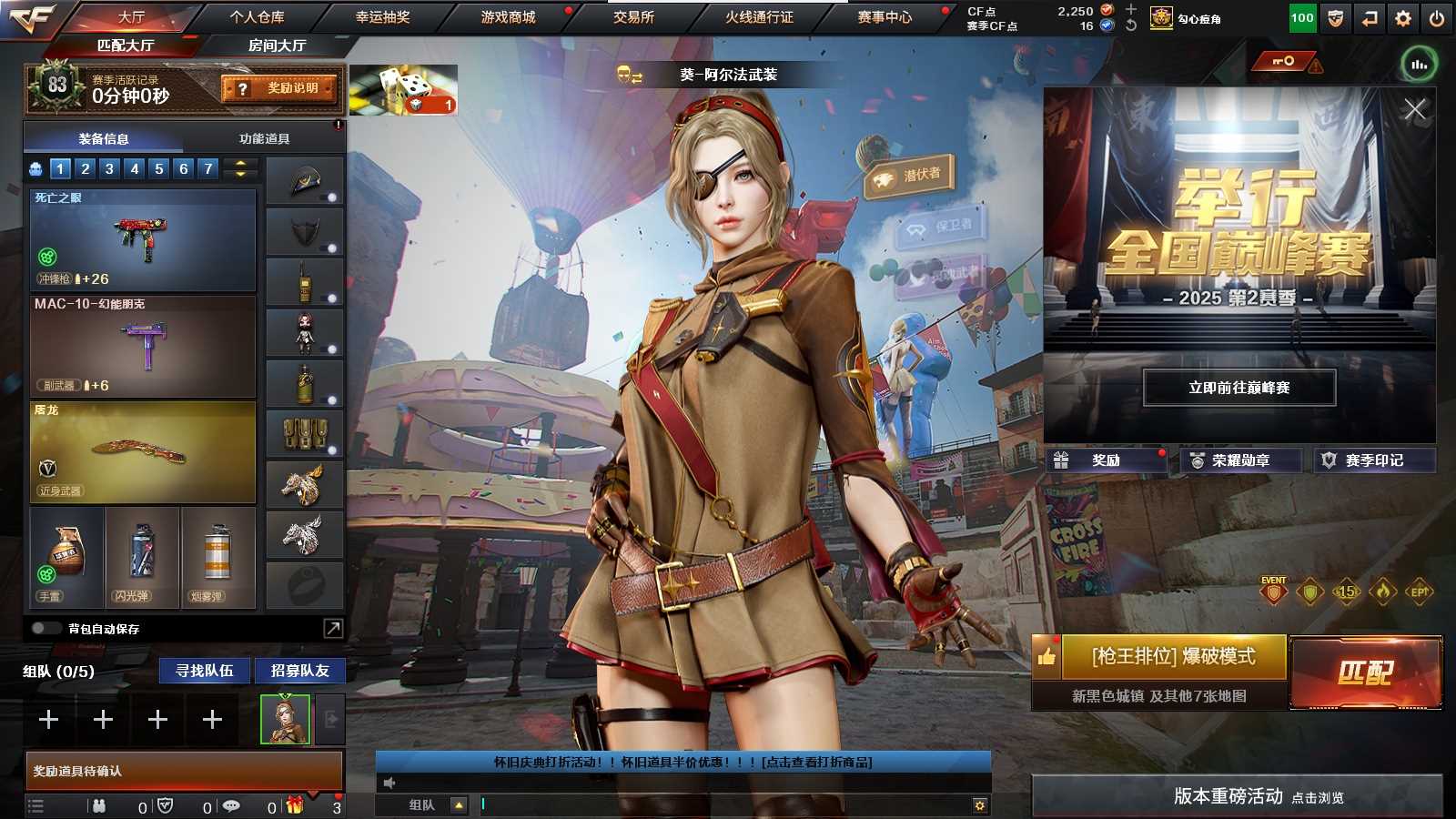Click the power exit icon

[1436, 18]
